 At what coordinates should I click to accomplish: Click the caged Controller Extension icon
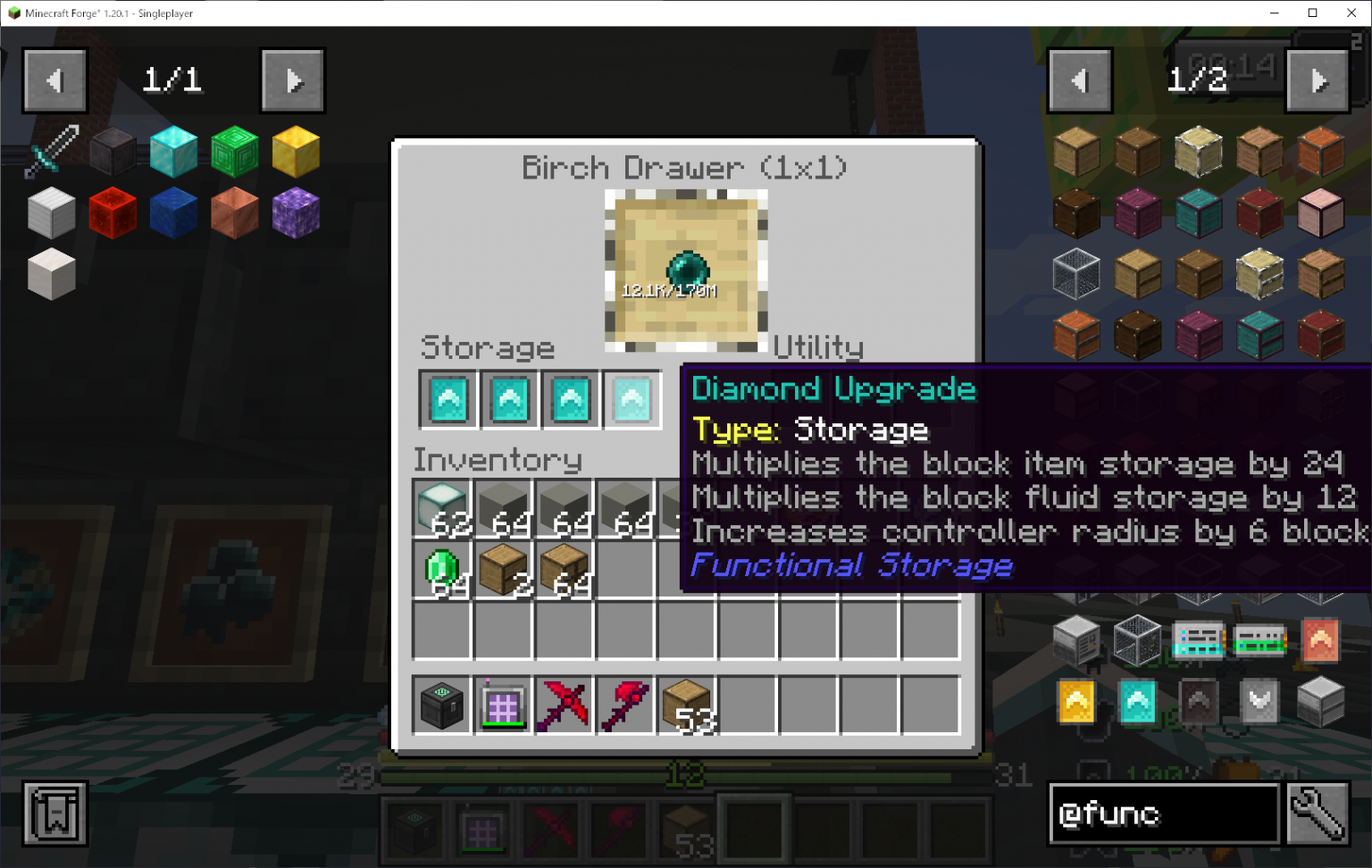click(1136, 641)
